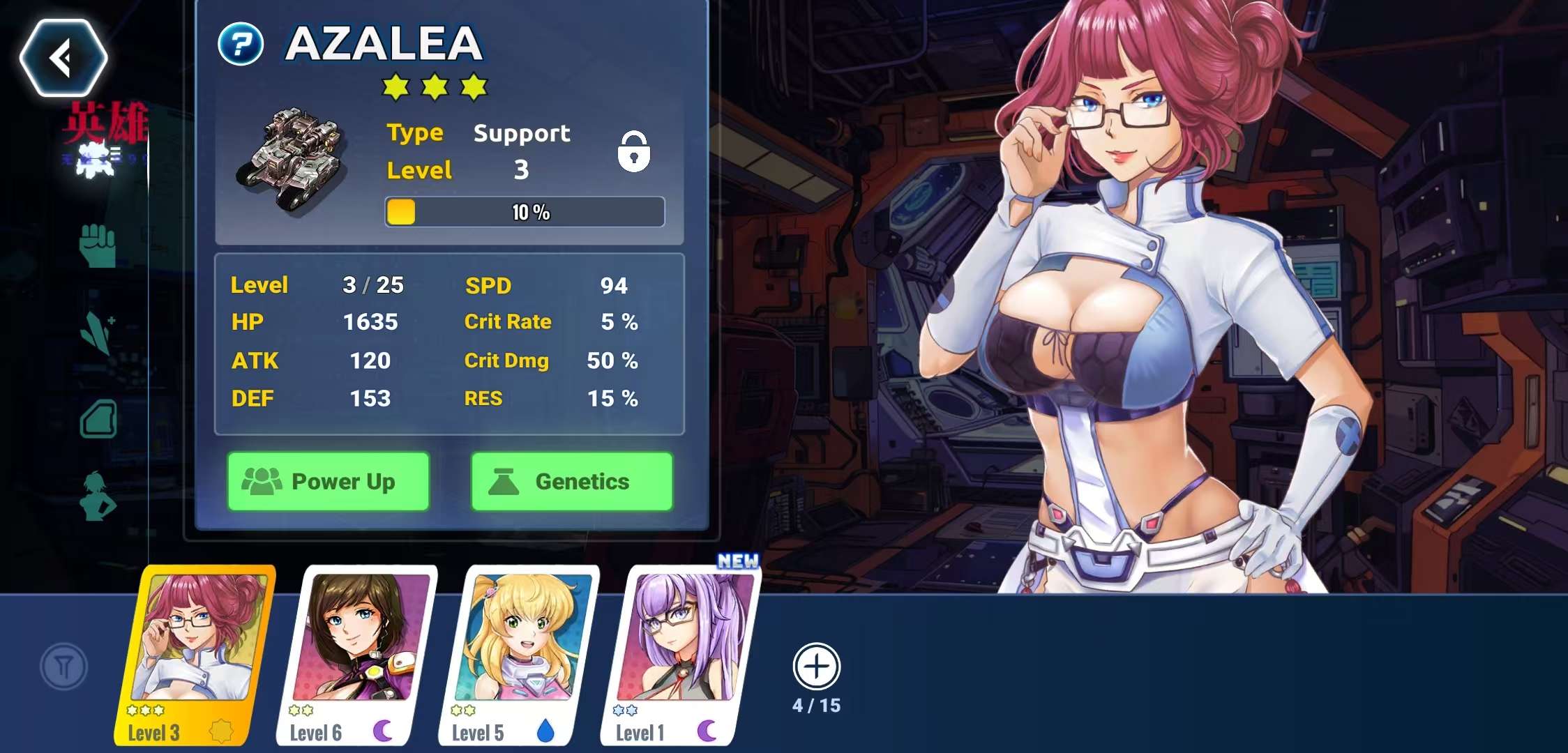Toggle the padlock lock on Azalea
Image resolution: width=1568 pixels, height=753 pixels.
click(633, 151)
